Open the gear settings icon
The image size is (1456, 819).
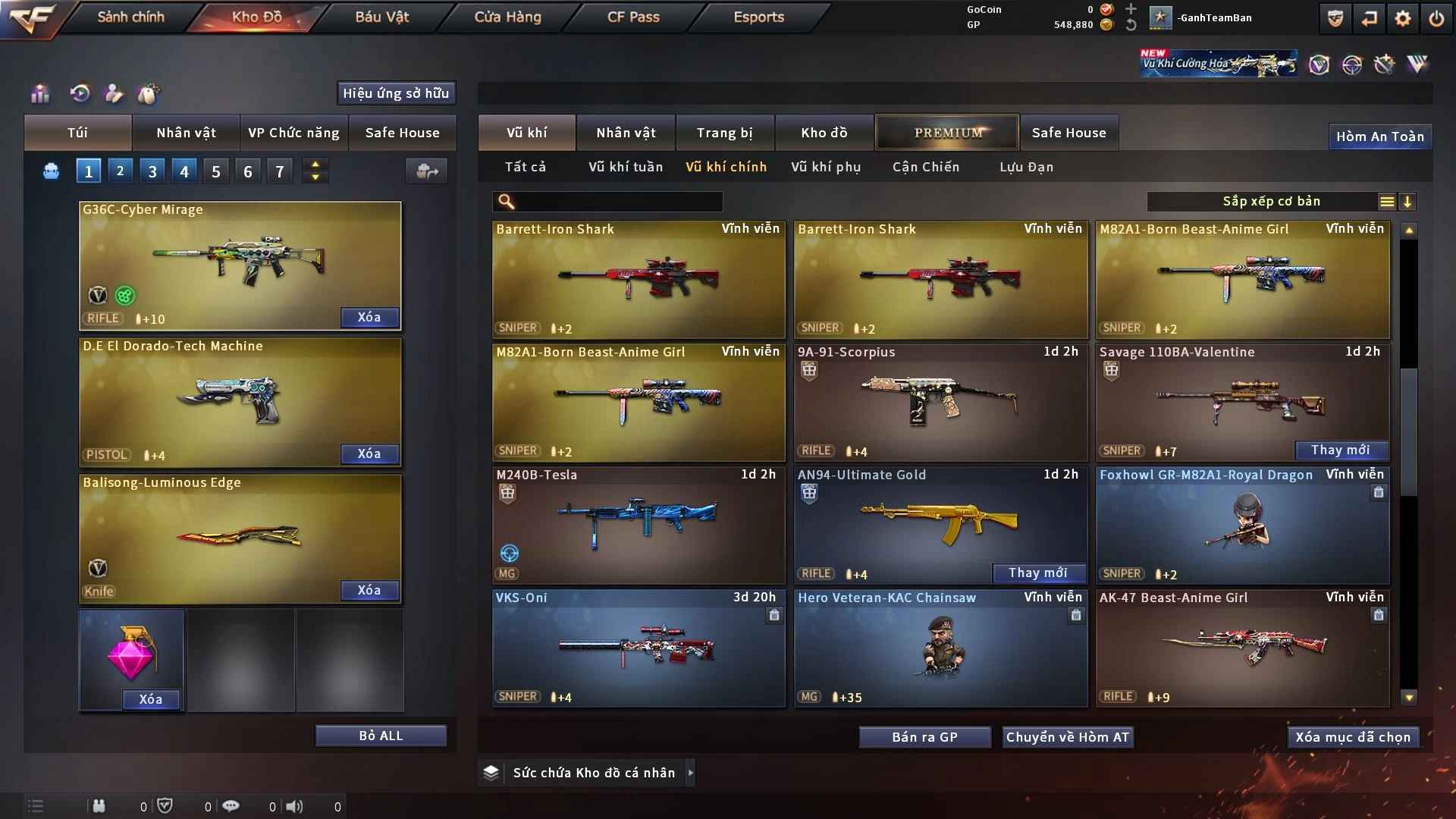(1403, 18)
